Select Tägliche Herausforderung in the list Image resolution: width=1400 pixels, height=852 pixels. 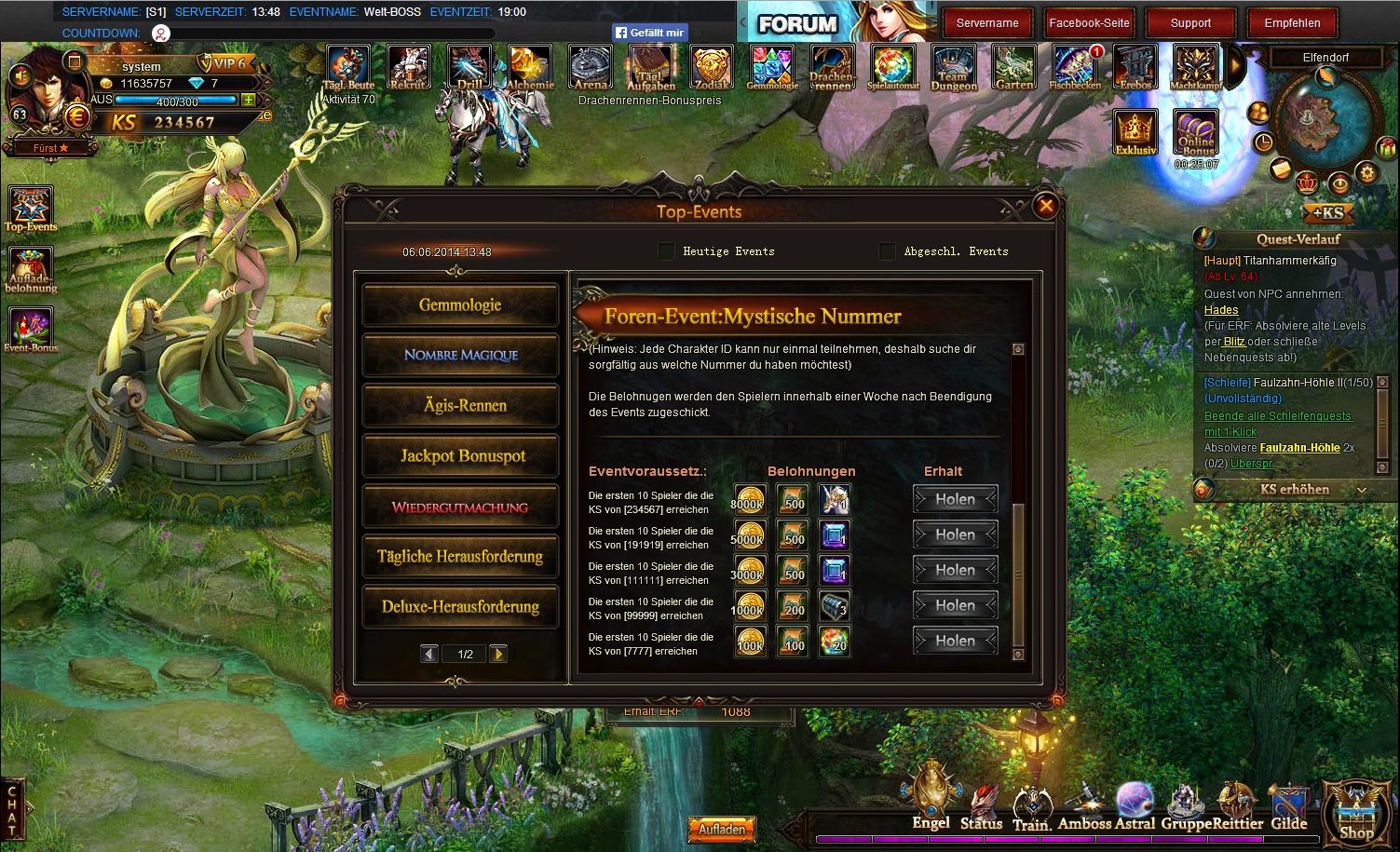coord(460,557)
